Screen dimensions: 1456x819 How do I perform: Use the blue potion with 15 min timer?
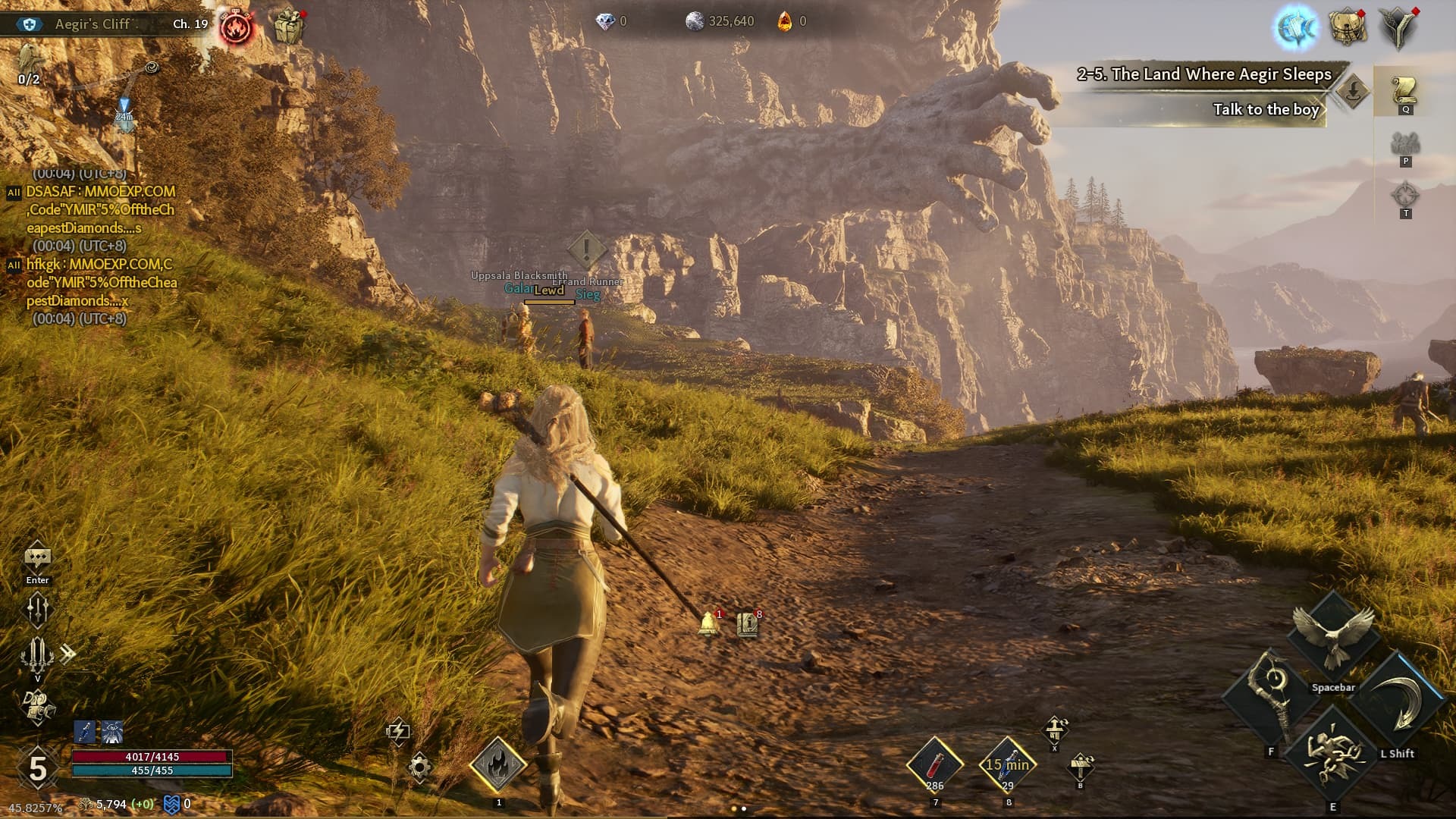click(1007, 764)
